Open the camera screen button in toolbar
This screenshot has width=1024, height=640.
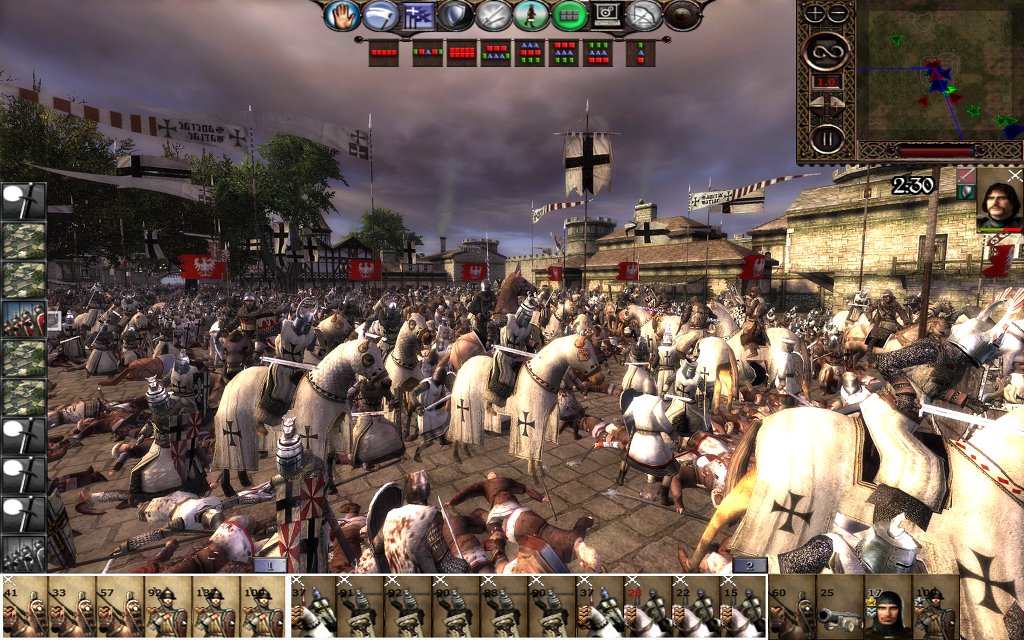607,15
